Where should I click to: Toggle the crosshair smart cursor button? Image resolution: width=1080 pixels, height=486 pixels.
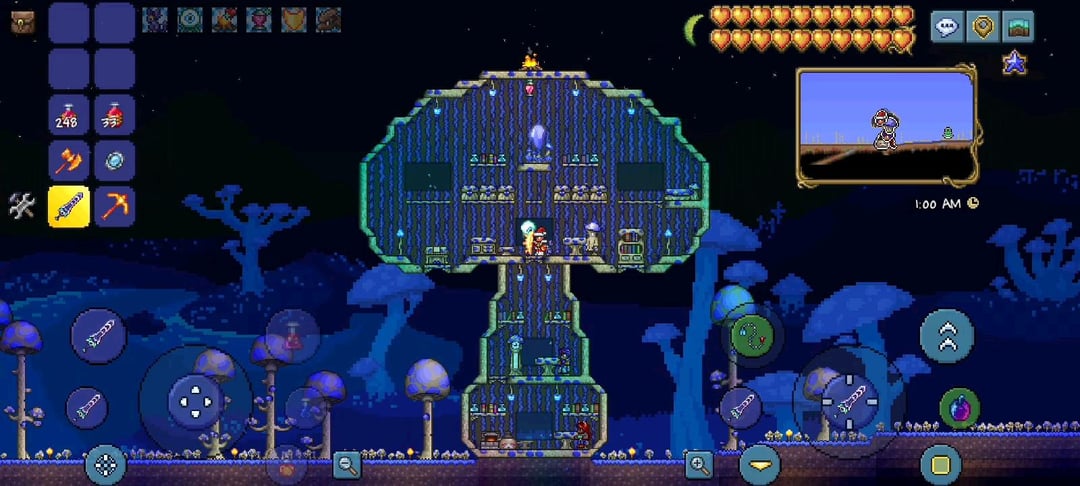point(105,464)
